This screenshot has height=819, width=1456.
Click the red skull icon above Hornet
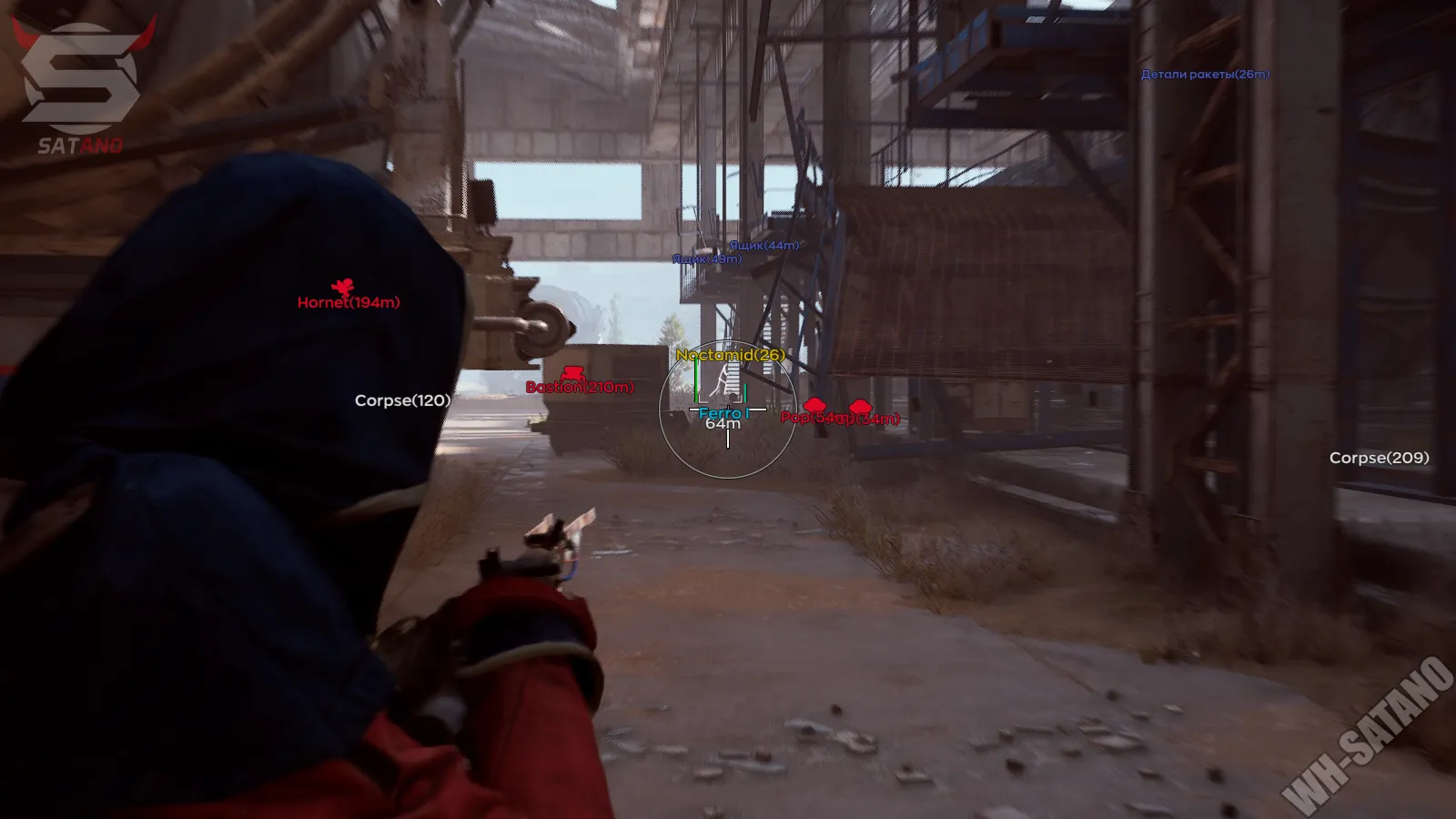point(344,286)
